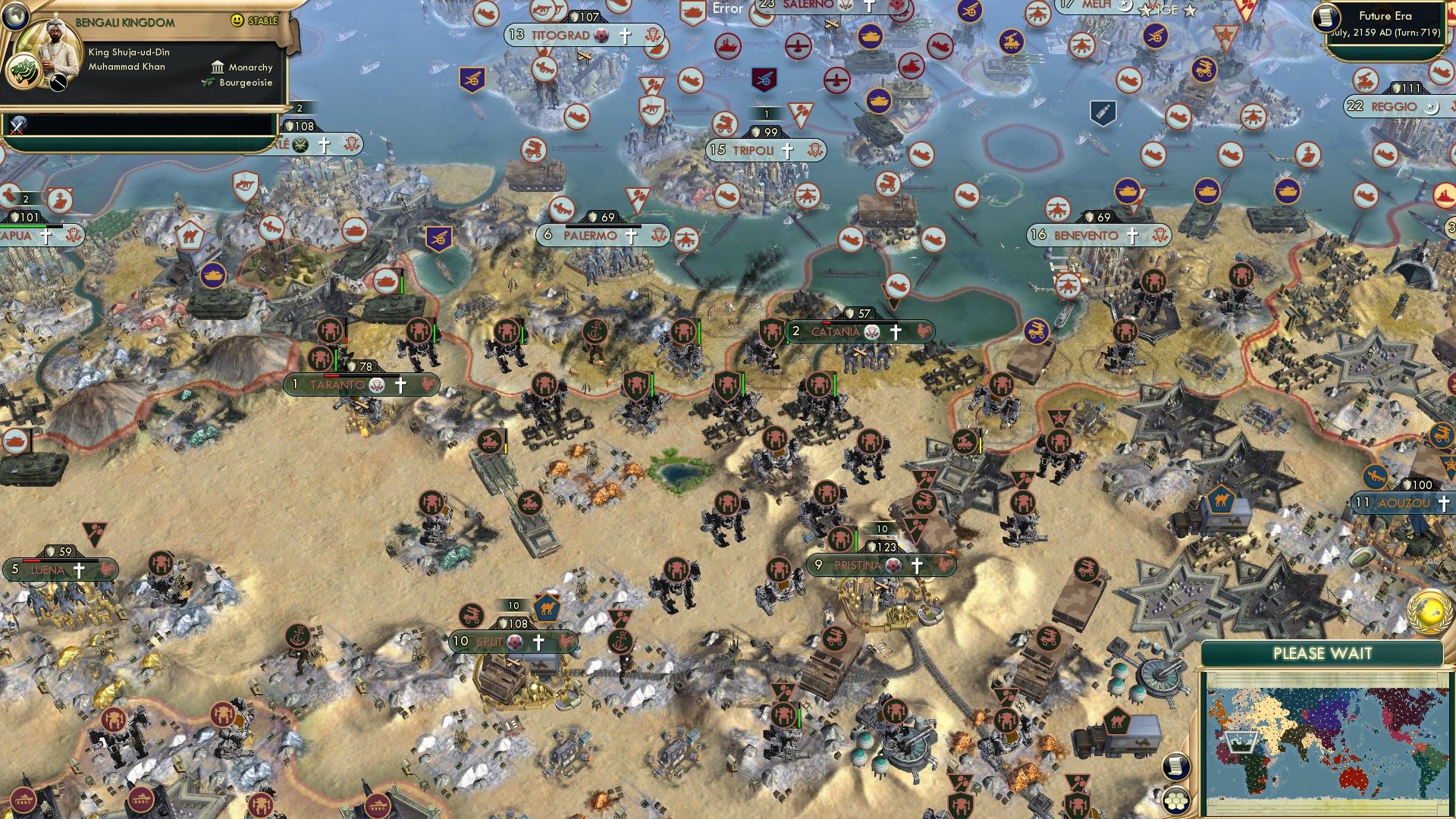The image size is (1456, 819).
Task: Select the Palermo city banner
Action: tap(590, 235)
